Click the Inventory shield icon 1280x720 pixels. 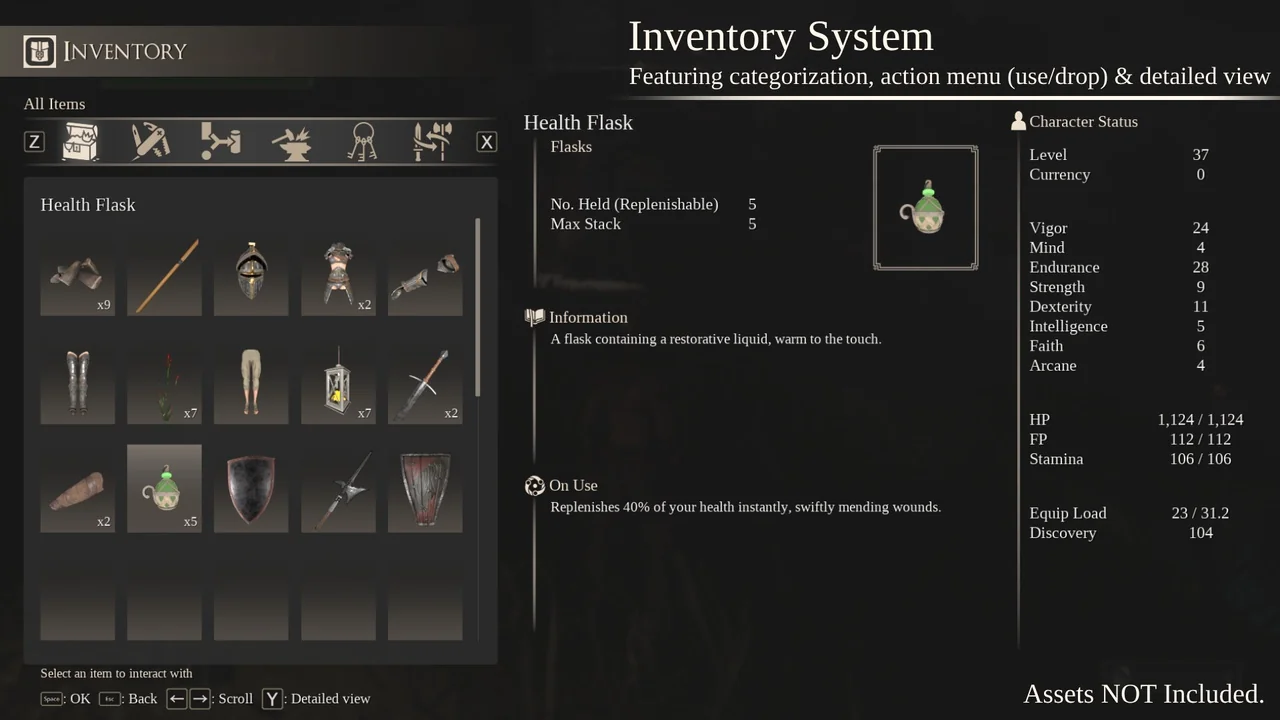[x=38, y=51]
